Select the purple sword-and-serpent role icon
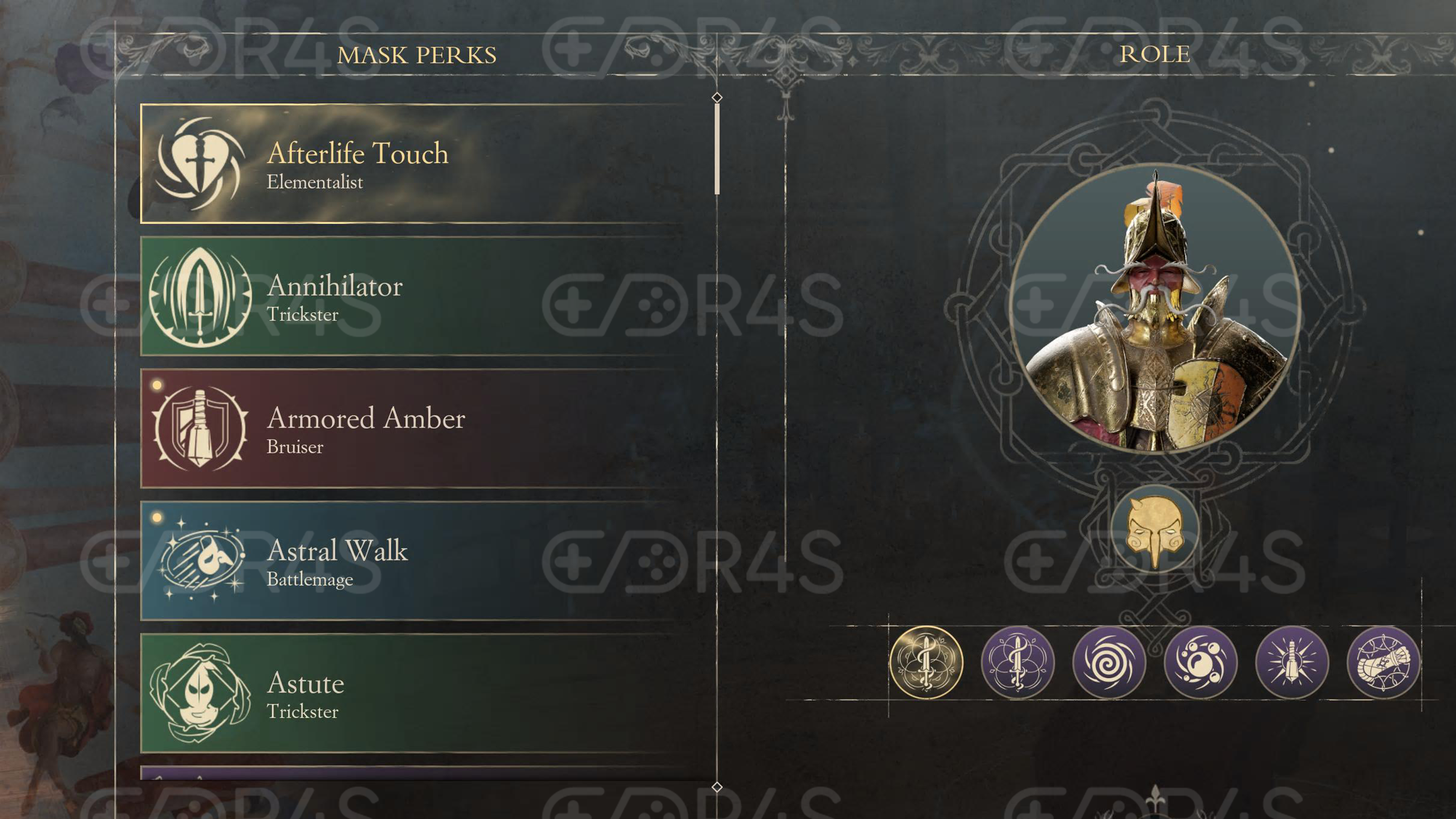The width and height of the screenshot is (1456, 819). 1017,662
